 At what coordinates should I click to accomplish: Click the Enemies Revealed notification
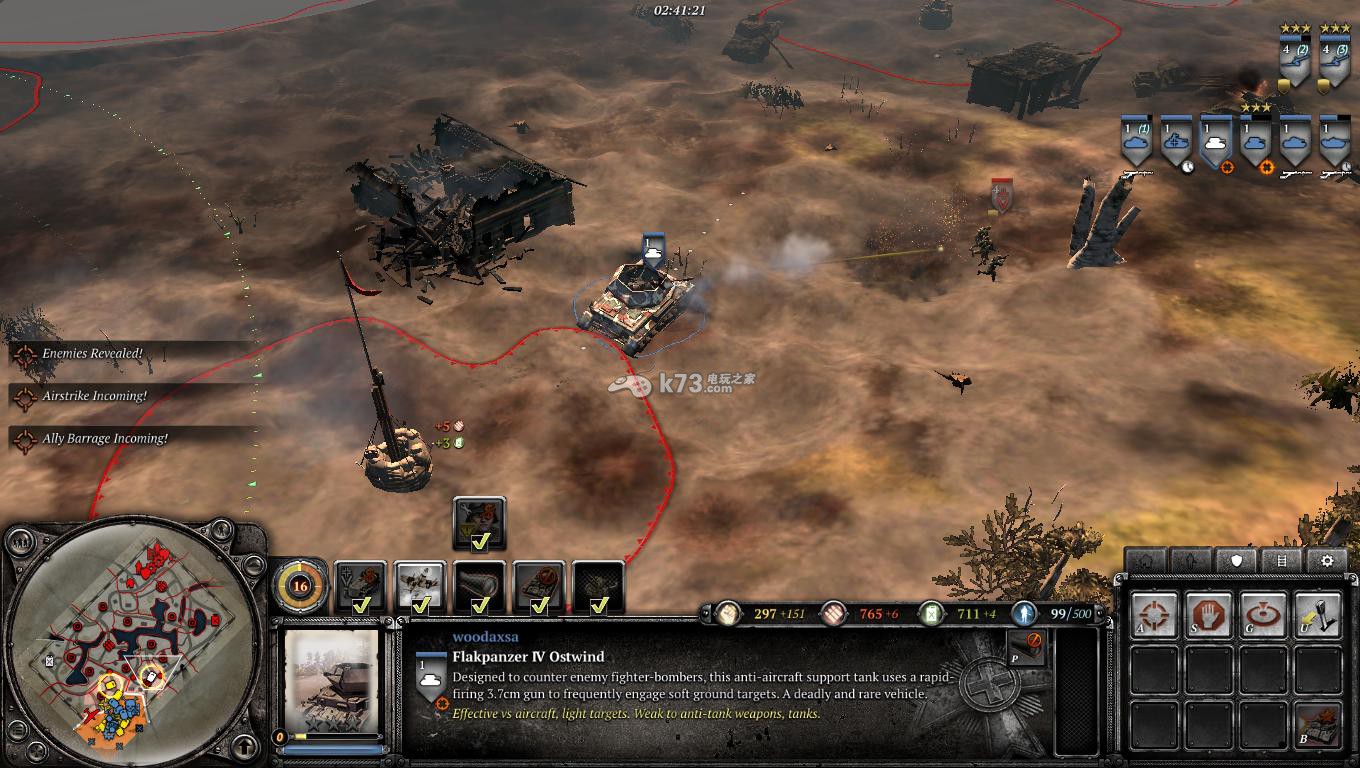click(x=92, y=354)
